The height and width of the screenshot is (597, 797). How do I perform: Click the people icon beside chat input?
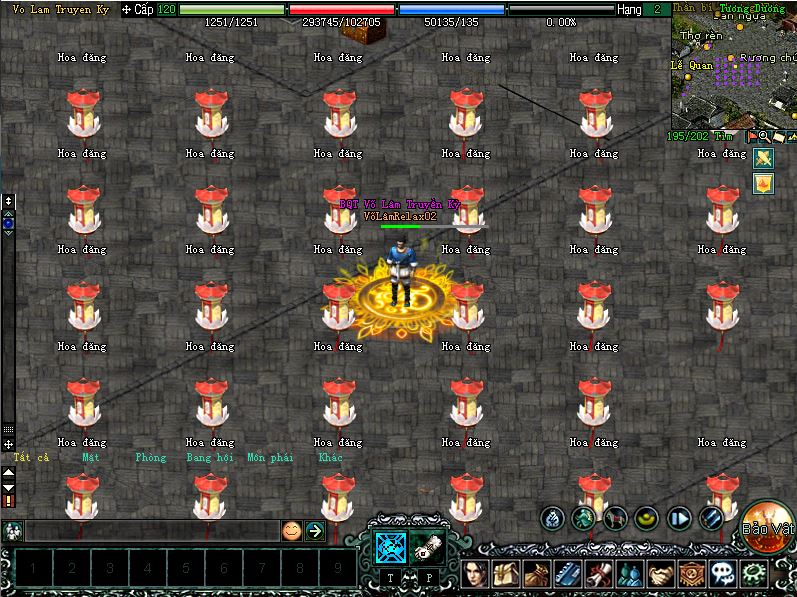point(14,531)
